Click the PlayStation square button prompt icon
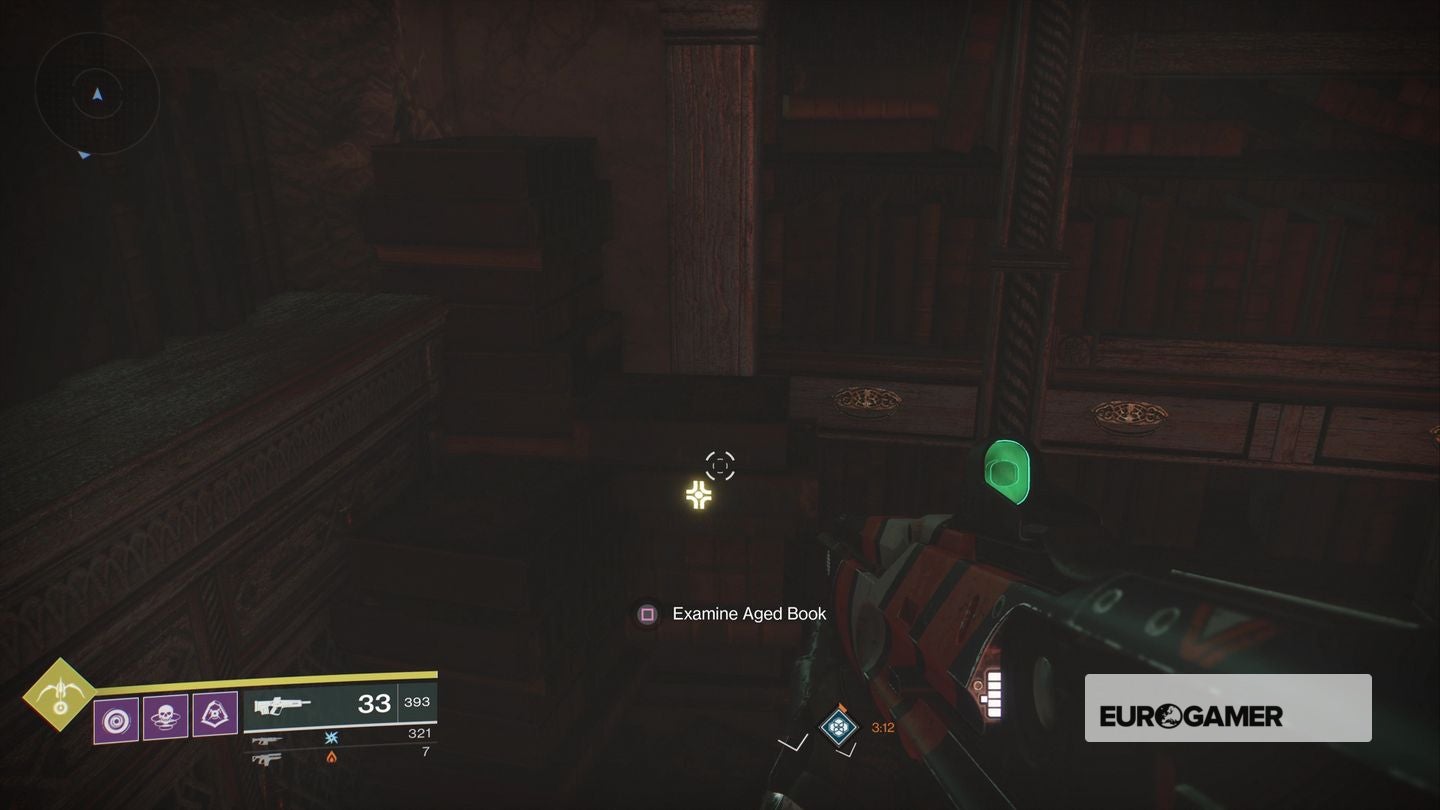Image resolution: width=1440 pixels, height=810 pixels. pos(646,613)
